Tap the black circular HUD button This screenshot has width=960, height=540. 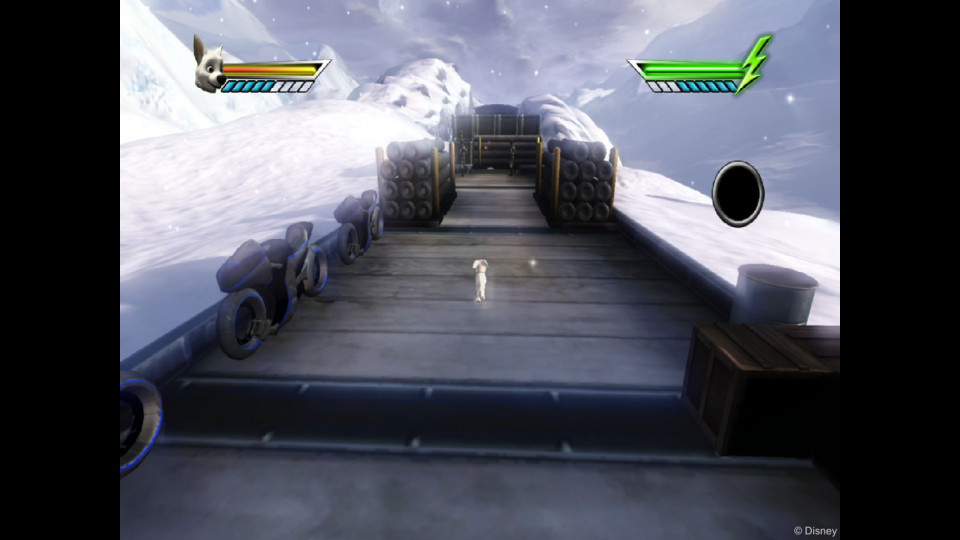click(738, 194)
